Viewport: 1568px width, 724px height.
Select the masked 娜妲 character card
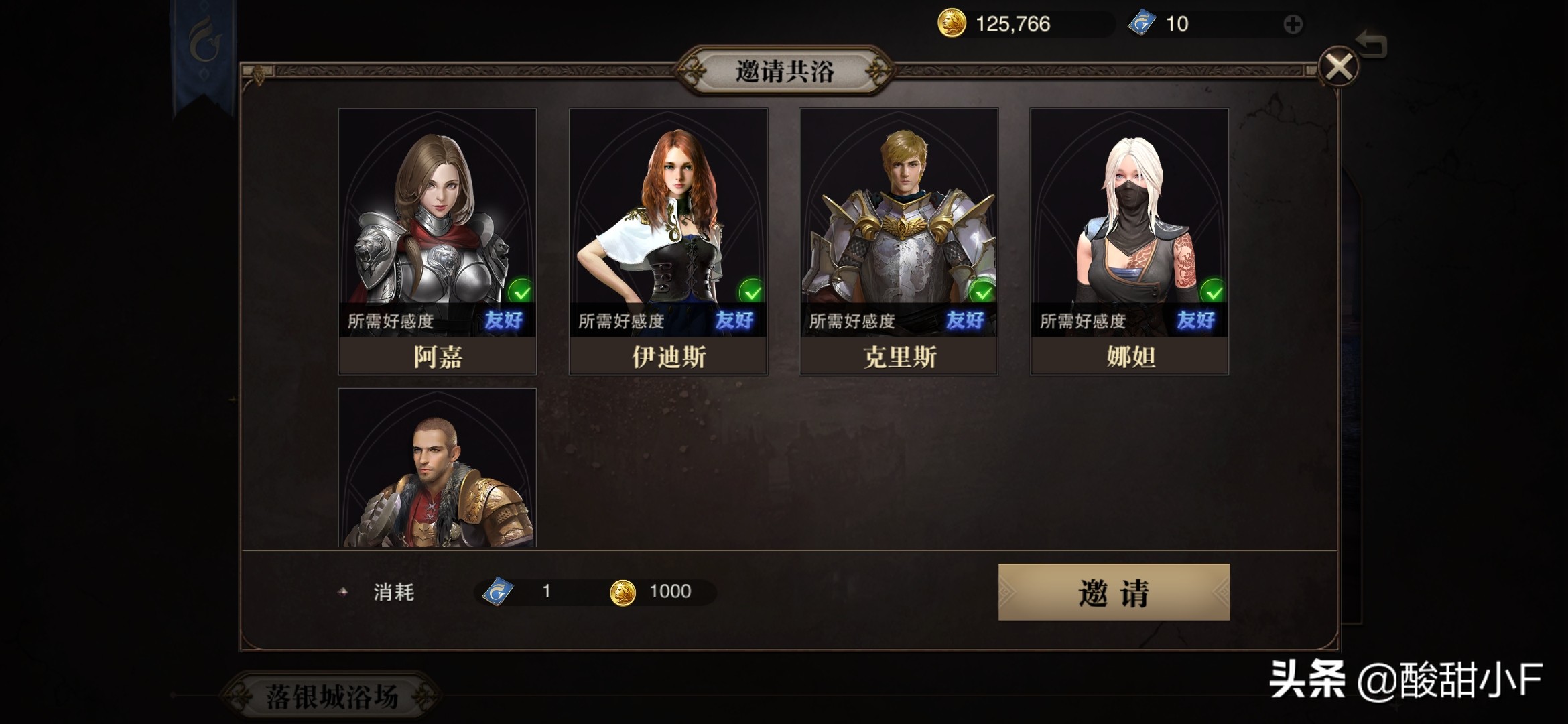point(1129,241)
